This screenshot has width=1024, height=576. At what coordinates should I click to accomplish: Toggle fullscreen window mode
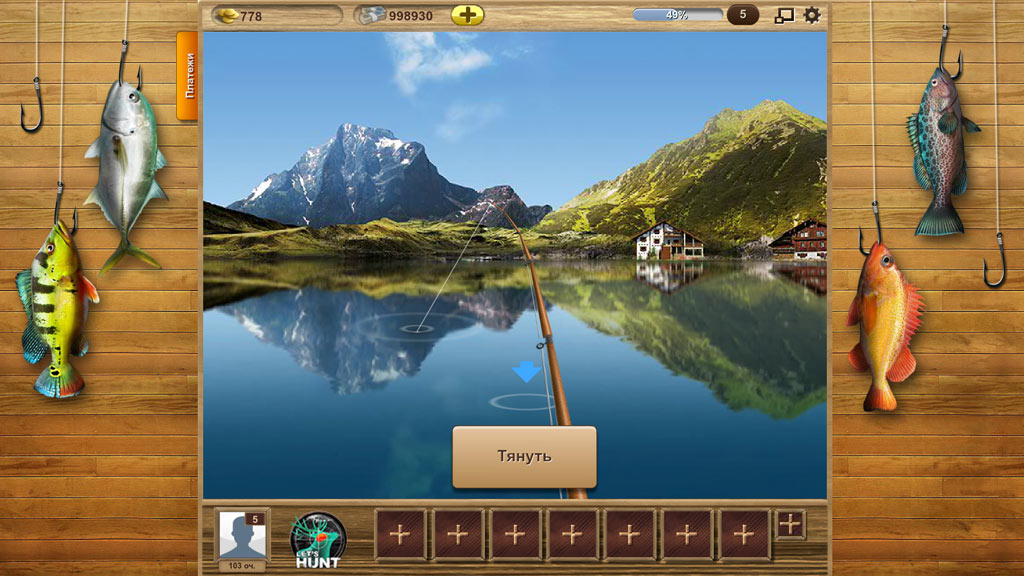784,15
